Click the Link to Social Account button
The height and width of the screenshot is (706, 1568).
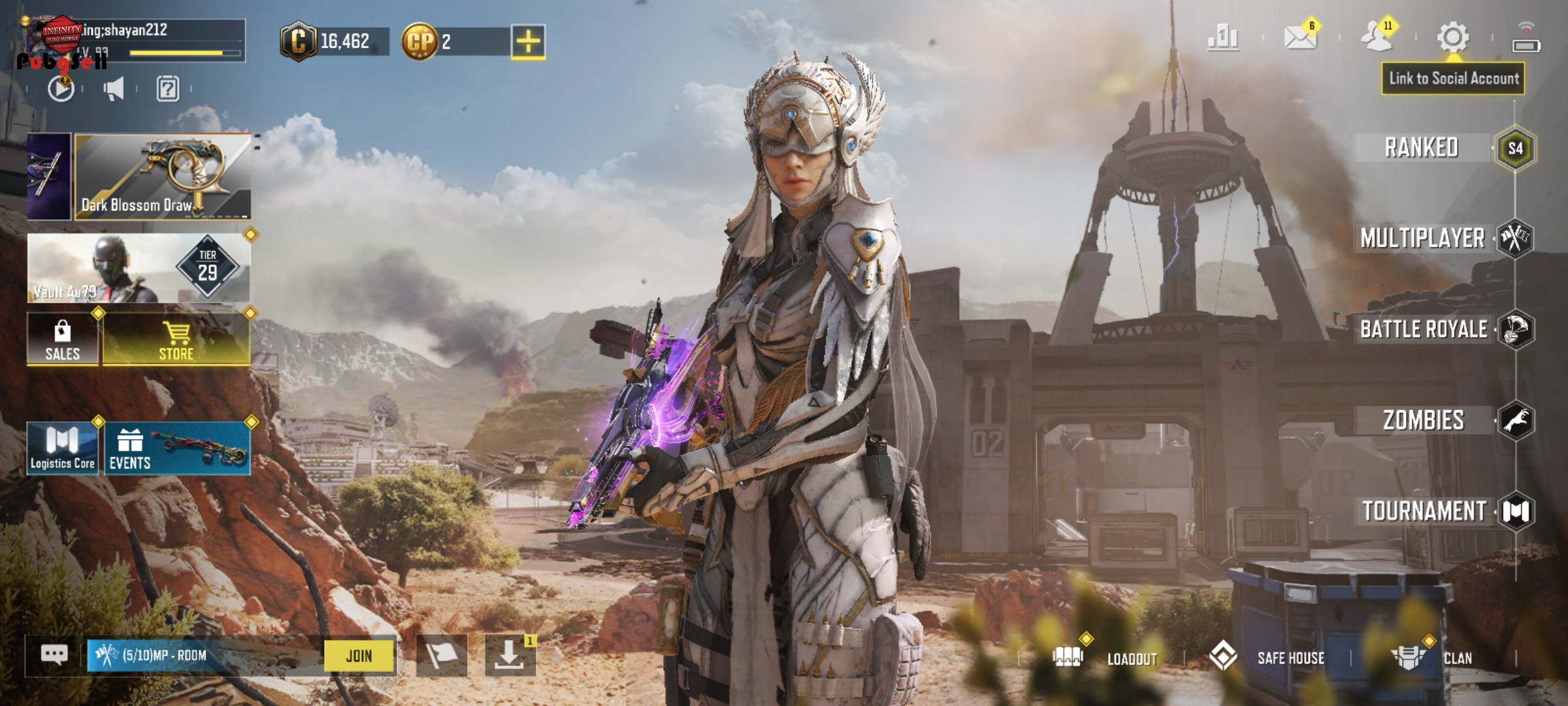click(x=1453, y=79)
